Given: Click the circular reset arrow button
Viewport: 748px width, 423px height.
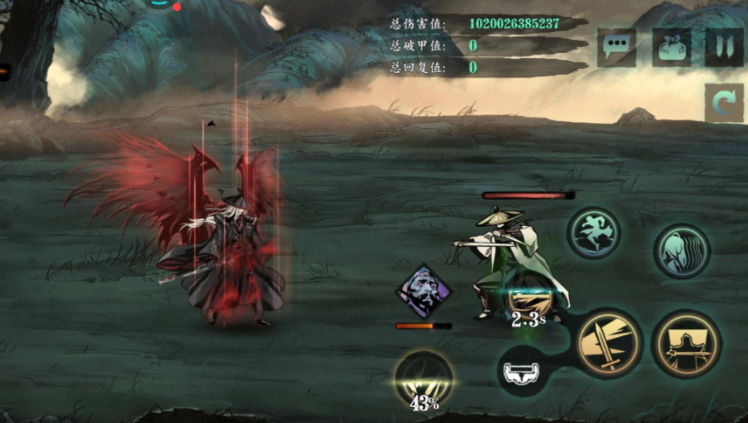Looking at the screenshot, I should pyautogui.click(x=723, y=103).
